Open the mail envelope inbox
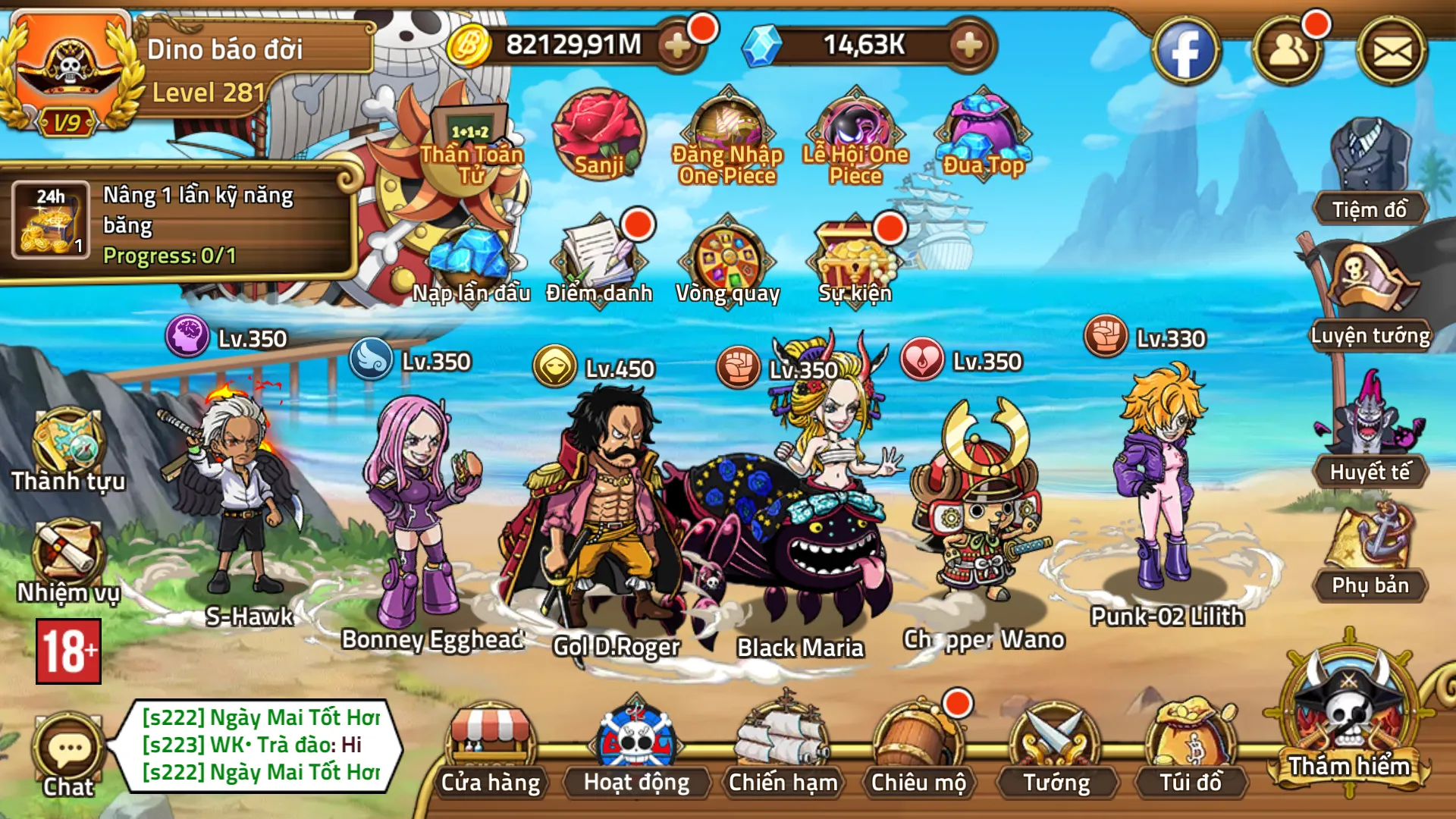 click(1392, 52)
